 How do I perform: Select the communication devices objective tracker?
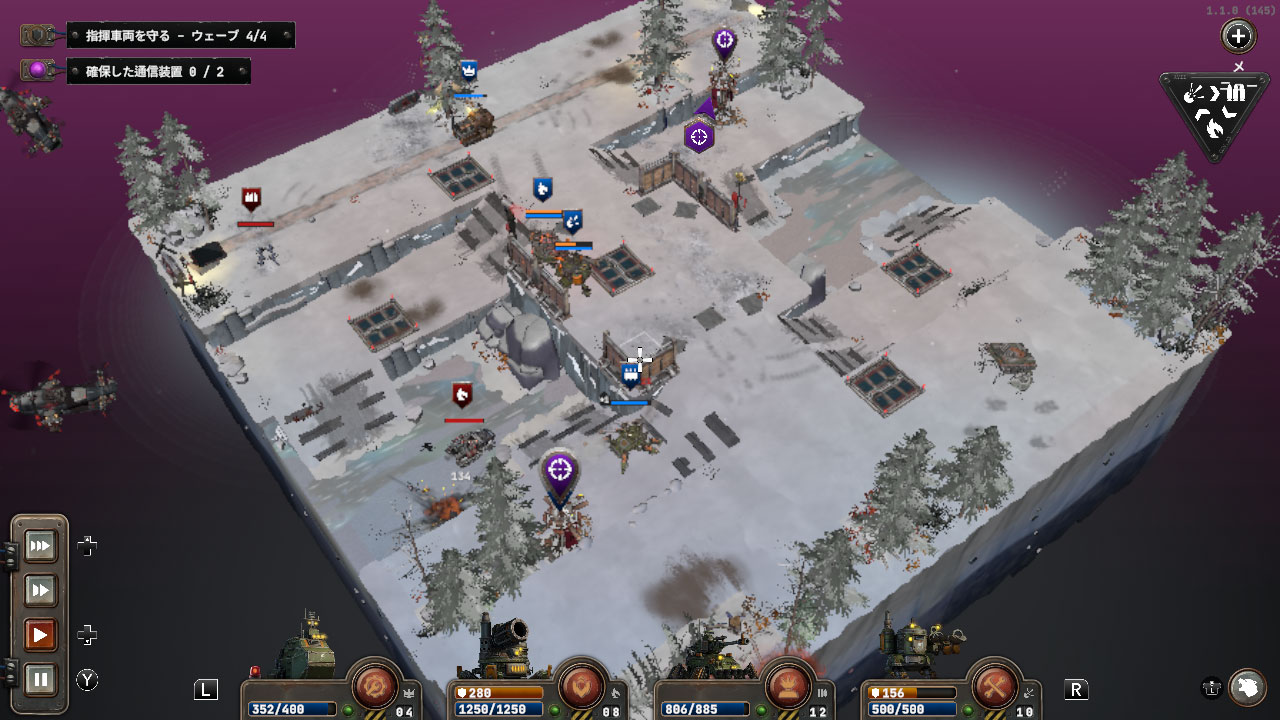click(158, 71)
